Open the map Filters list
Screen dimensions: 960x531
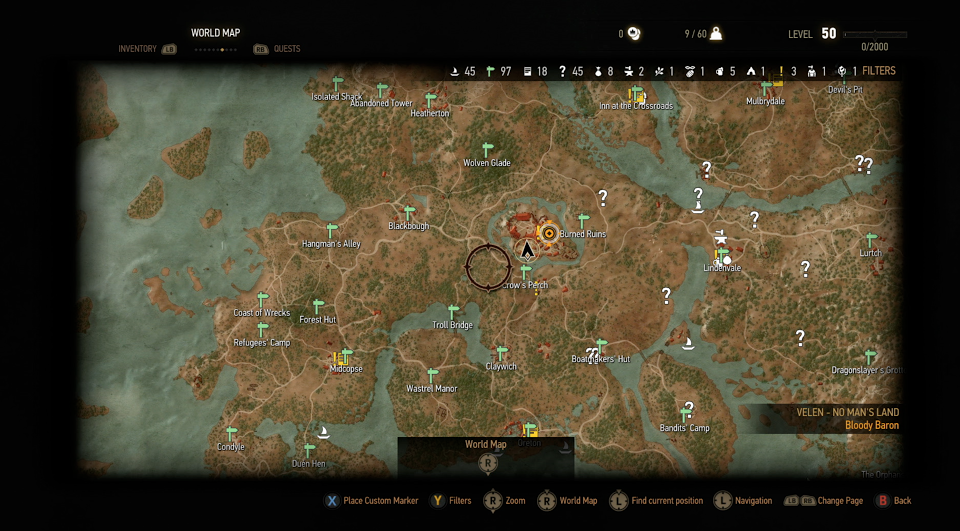coord(879,71)
